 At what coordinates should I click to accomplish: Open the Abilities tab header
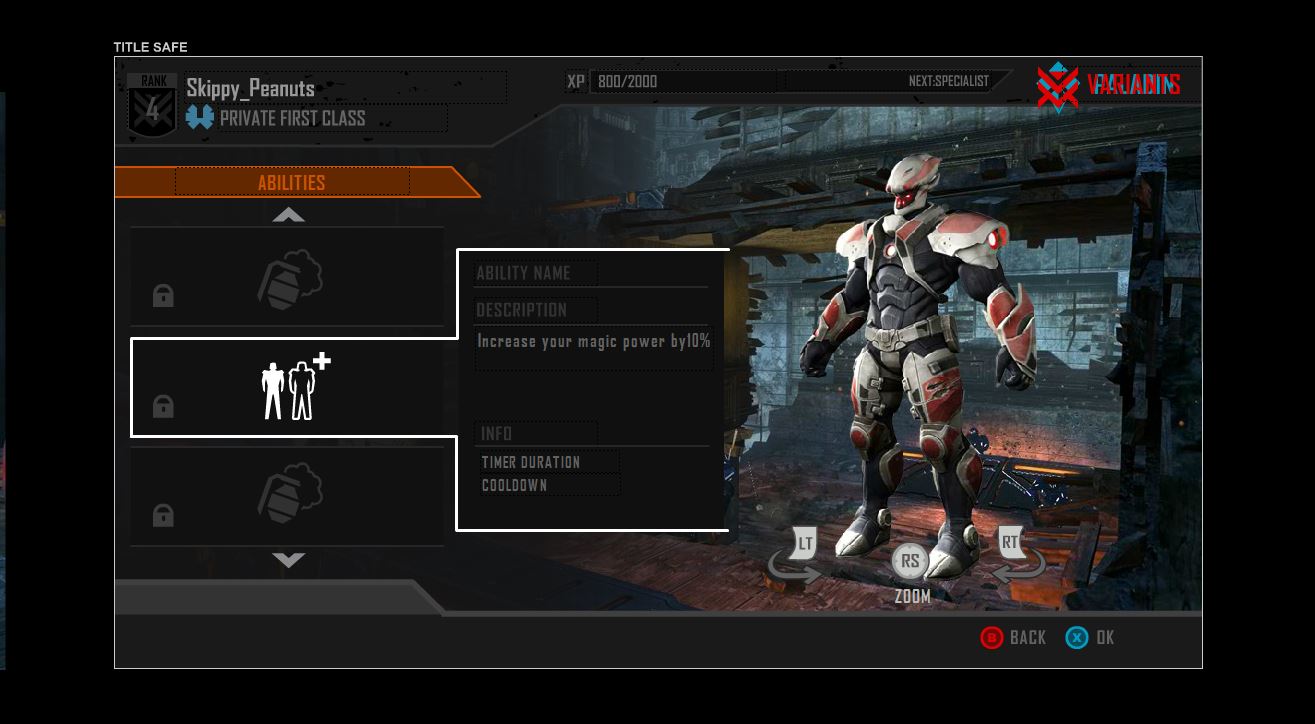[x=292, y=182]
